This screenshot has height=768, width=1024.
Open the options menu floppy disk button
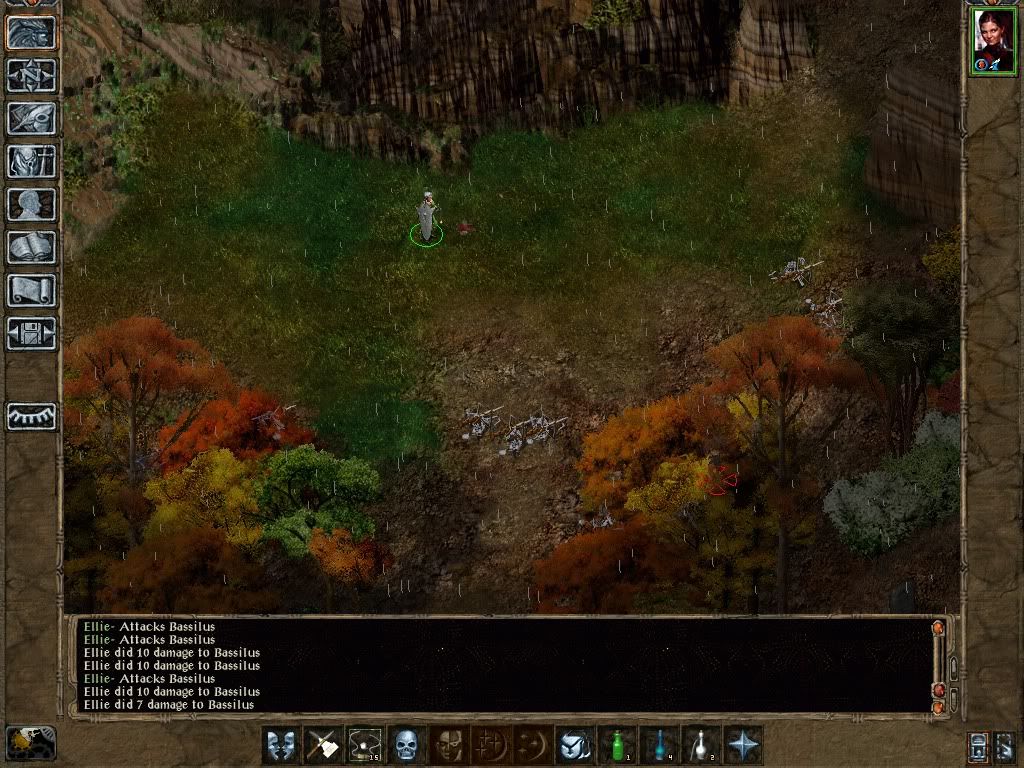32,333
